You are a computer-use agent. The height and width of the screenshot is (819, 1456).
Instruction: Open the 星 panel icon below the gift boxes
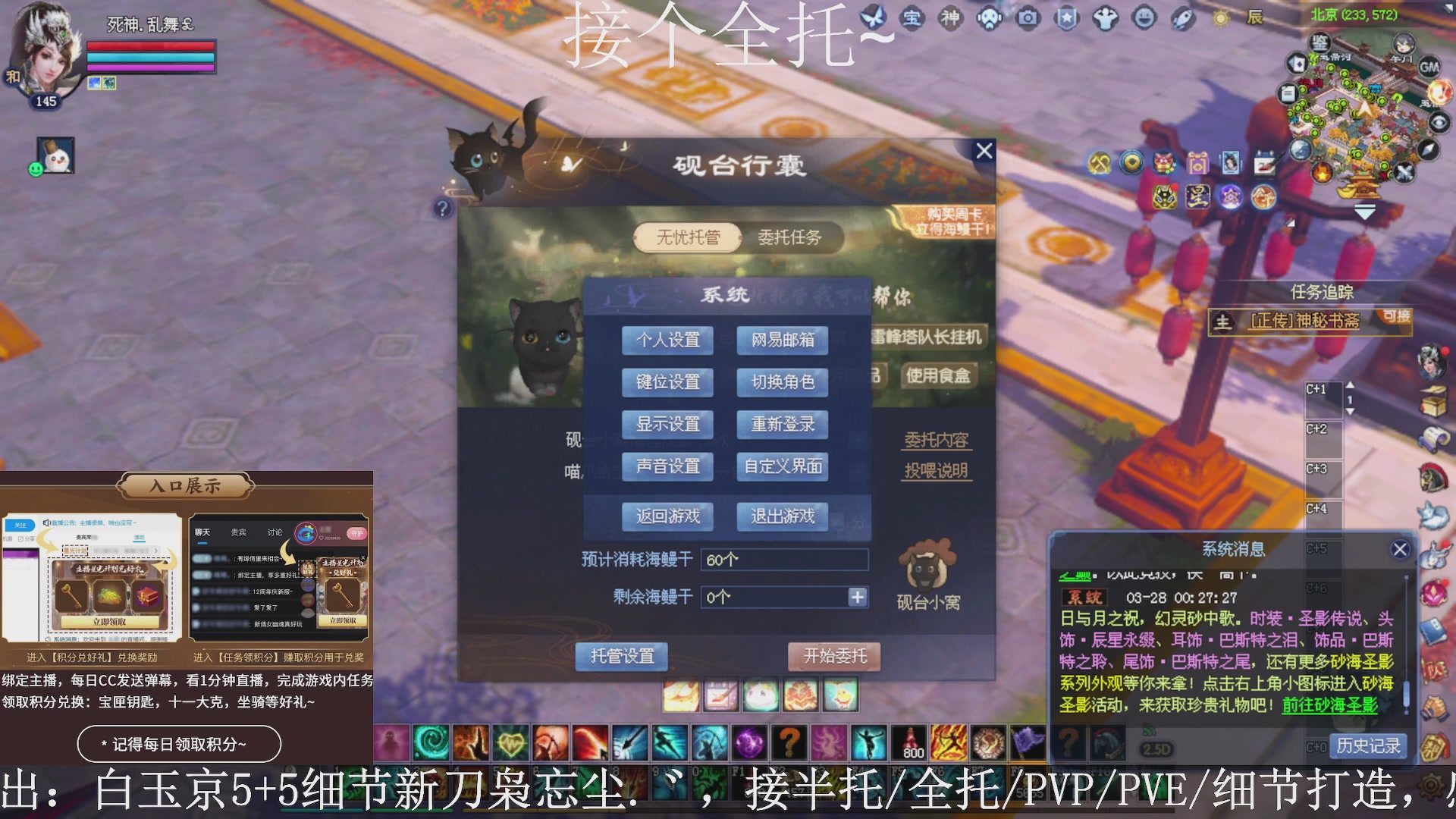point(1197,196)
